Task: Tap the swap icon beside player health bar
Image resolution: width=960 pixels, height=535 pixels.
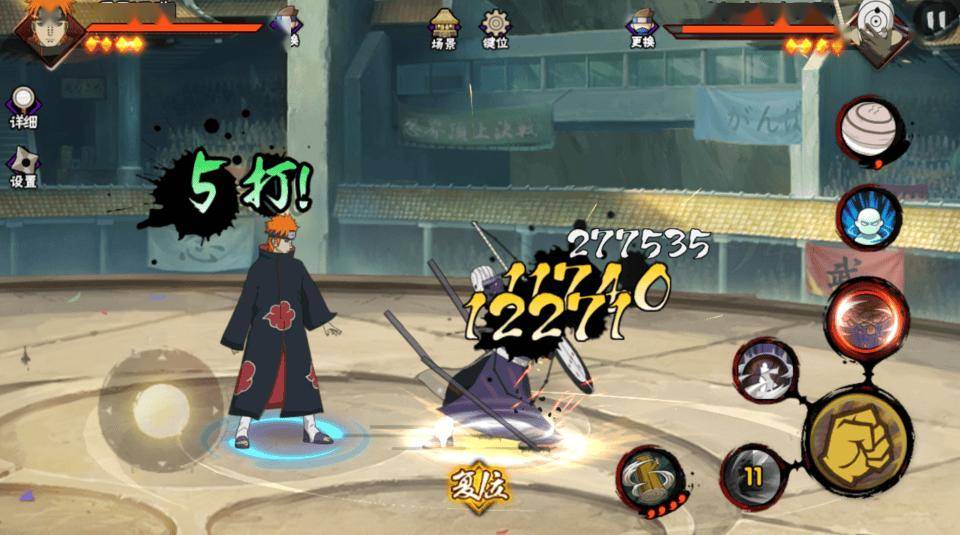Action: pyautogui.click(x=289, y=24)
